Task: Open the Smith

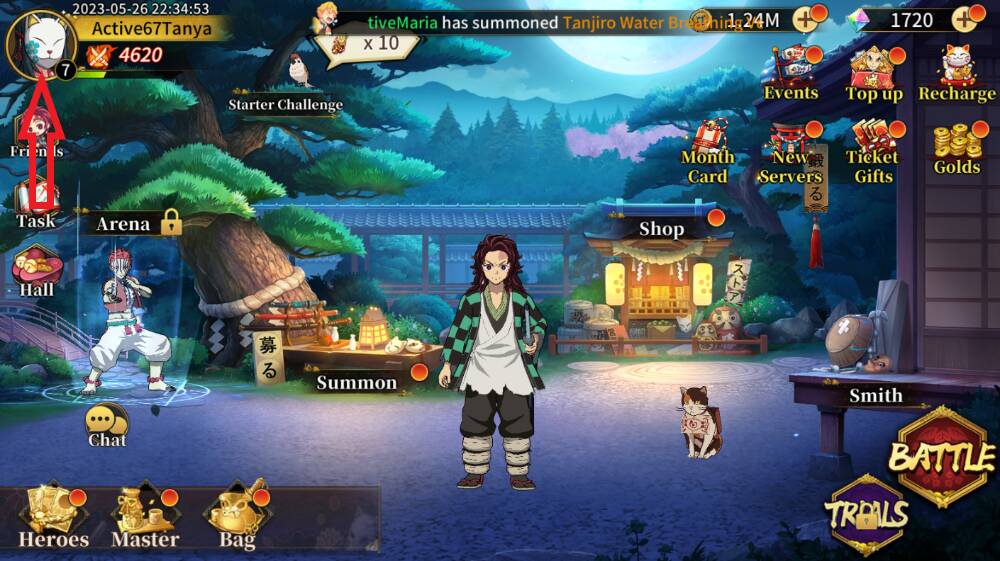Action: point(875,395)
